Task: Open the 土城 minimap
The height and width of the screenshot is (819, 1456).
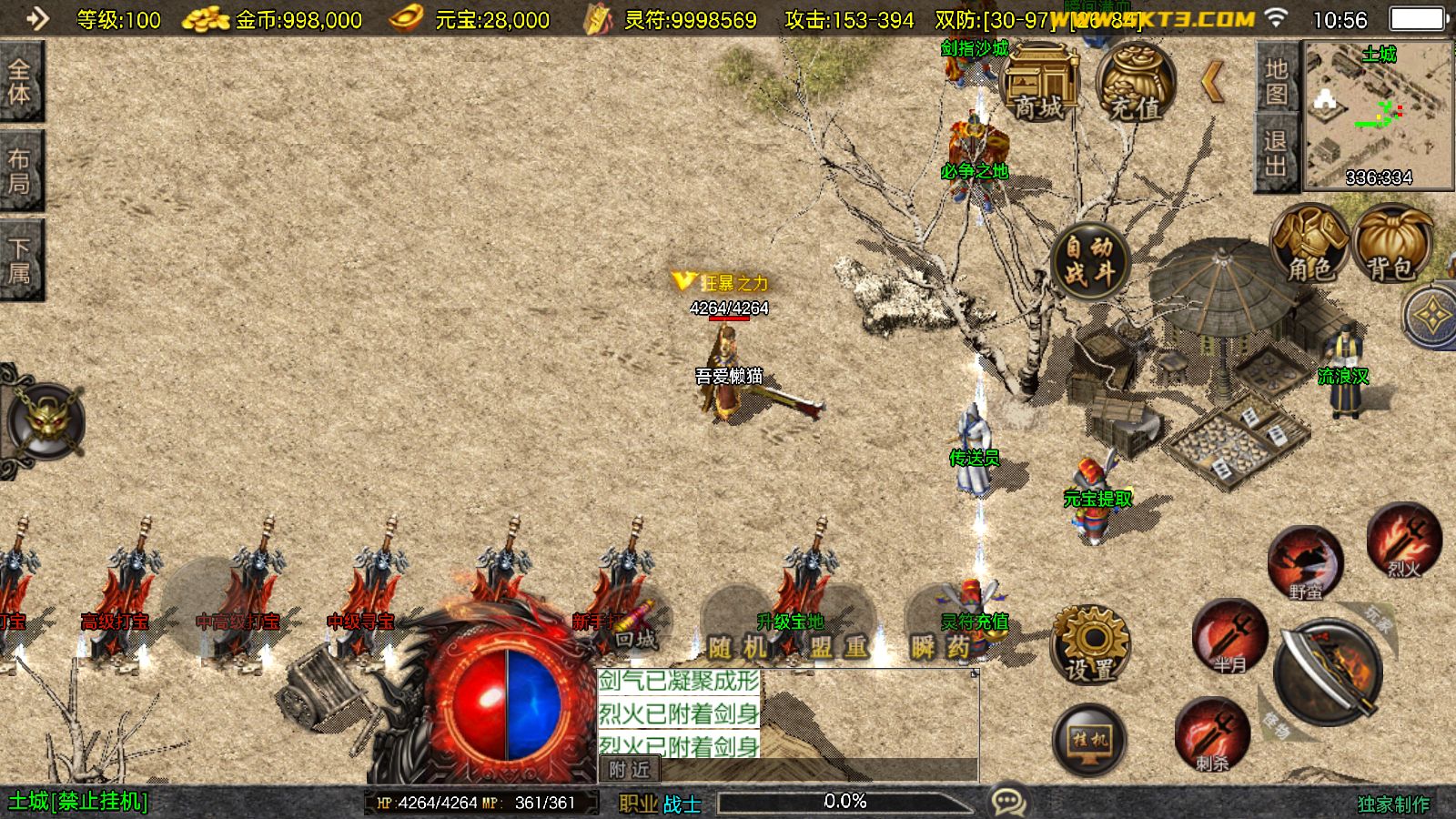Action: tap(1378, 114)
